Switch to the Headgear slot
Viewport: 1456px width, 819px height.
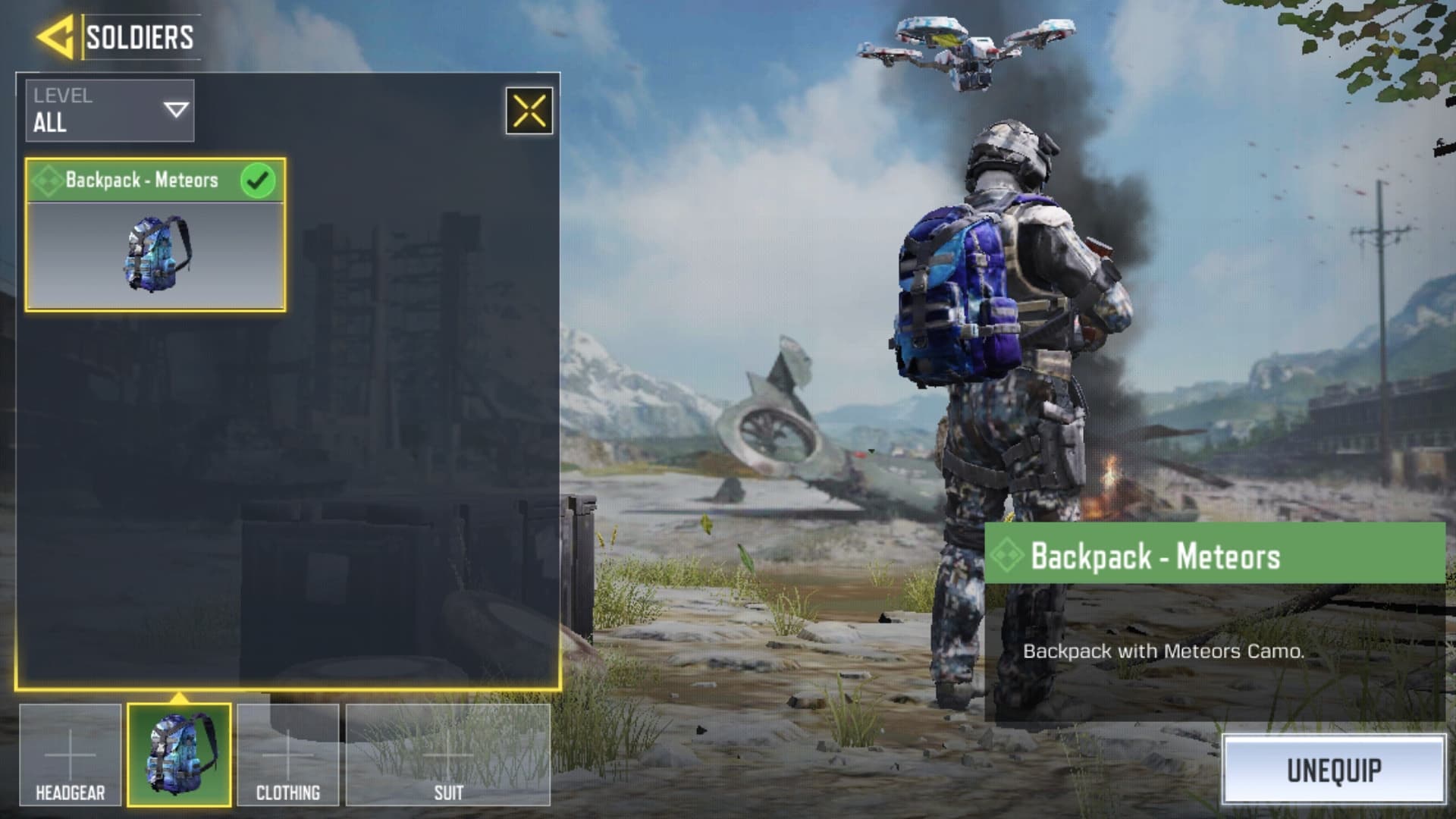pyautogui.click(x=71, y=755)
